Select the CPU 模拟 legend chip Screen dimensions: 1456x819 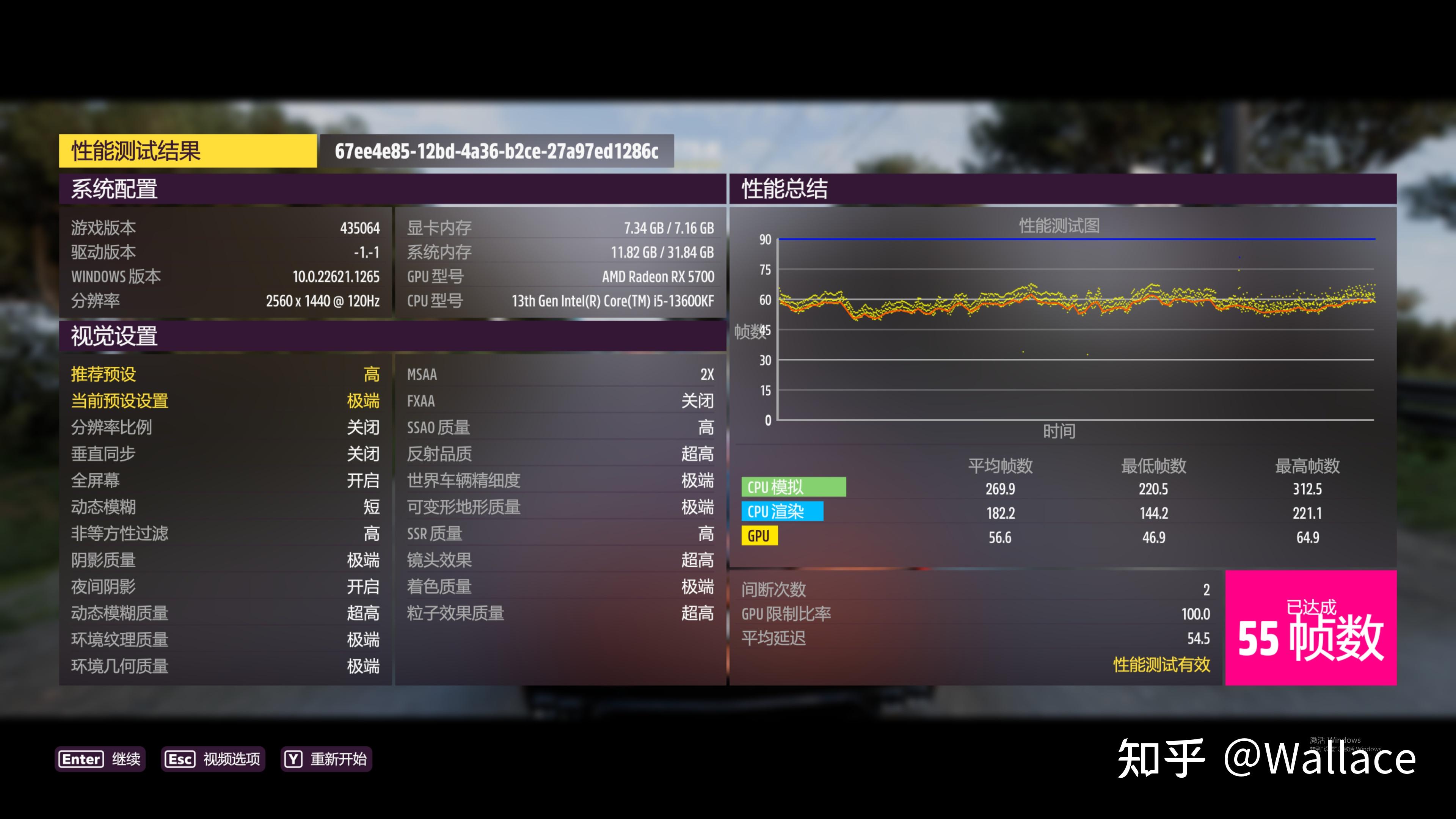pyautogui.click(x=794, y=486)
